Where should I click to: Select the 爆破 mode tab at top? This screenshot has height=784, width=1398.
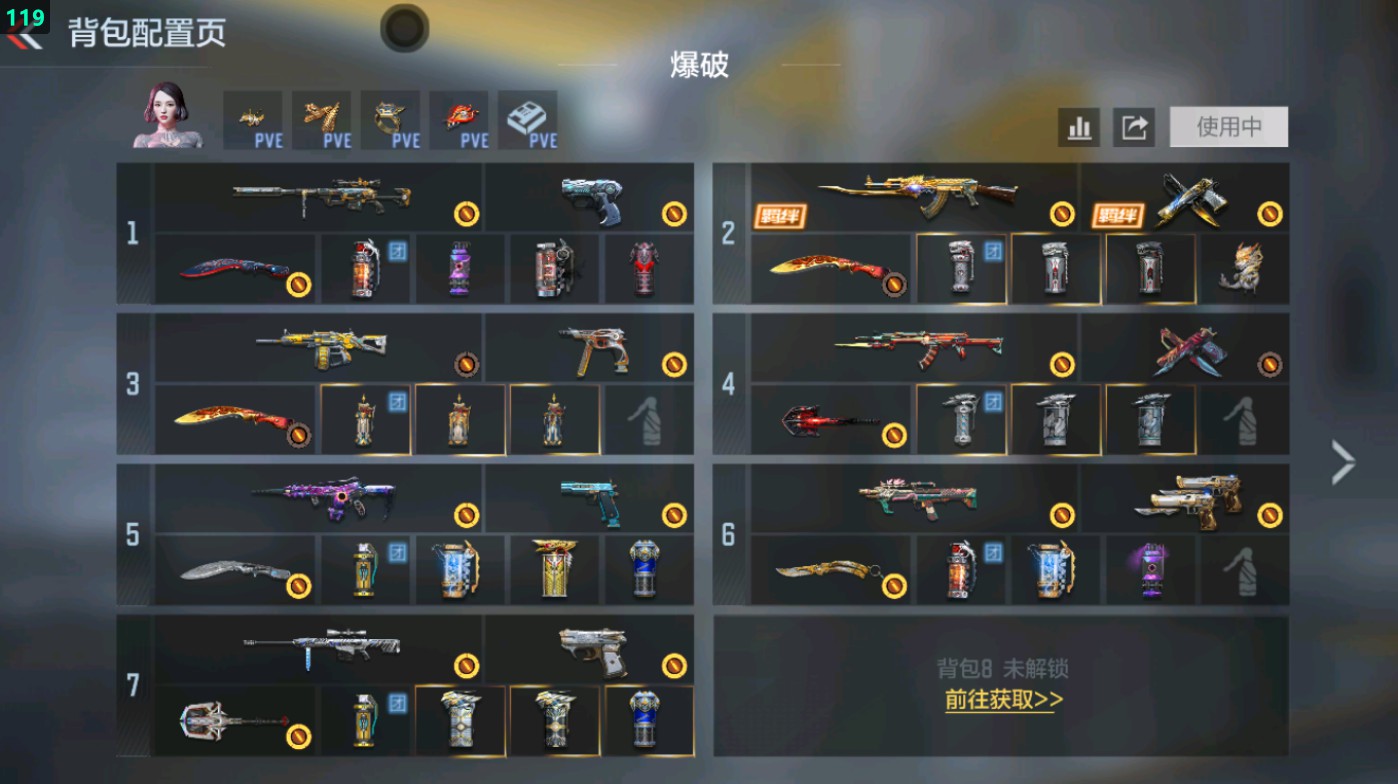699,65
